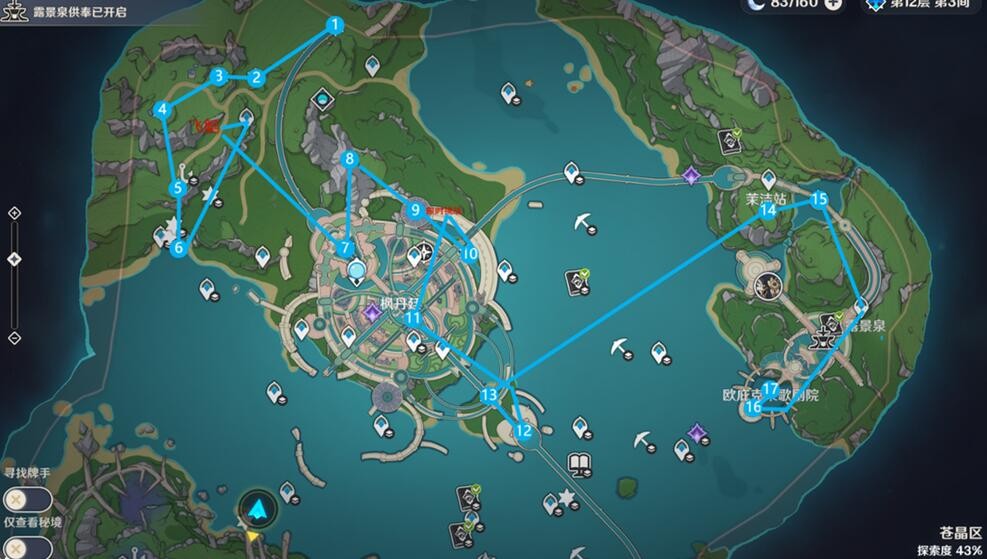This screenshot has height=559, width=987.
Task: Select the purple diamond marker on the bridge
Action: pos(690,176)
